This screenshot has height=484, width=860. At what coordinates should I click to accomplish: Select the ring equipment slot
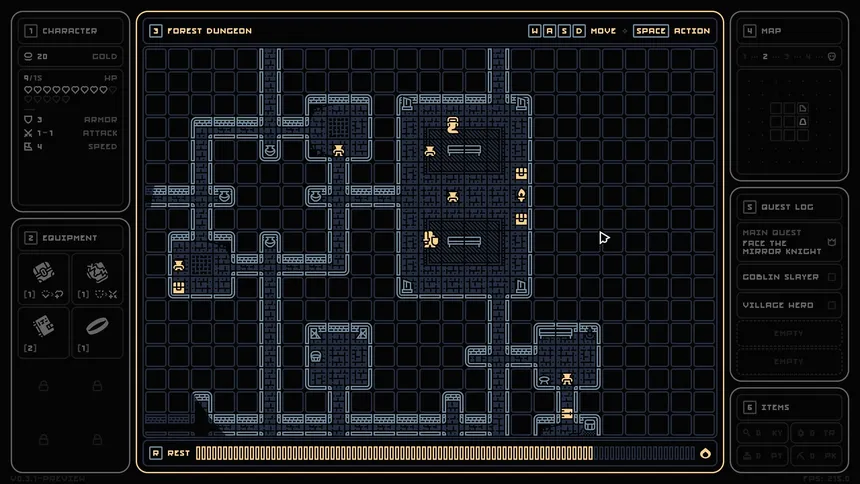pyautogui.click(x=97, y=330)
